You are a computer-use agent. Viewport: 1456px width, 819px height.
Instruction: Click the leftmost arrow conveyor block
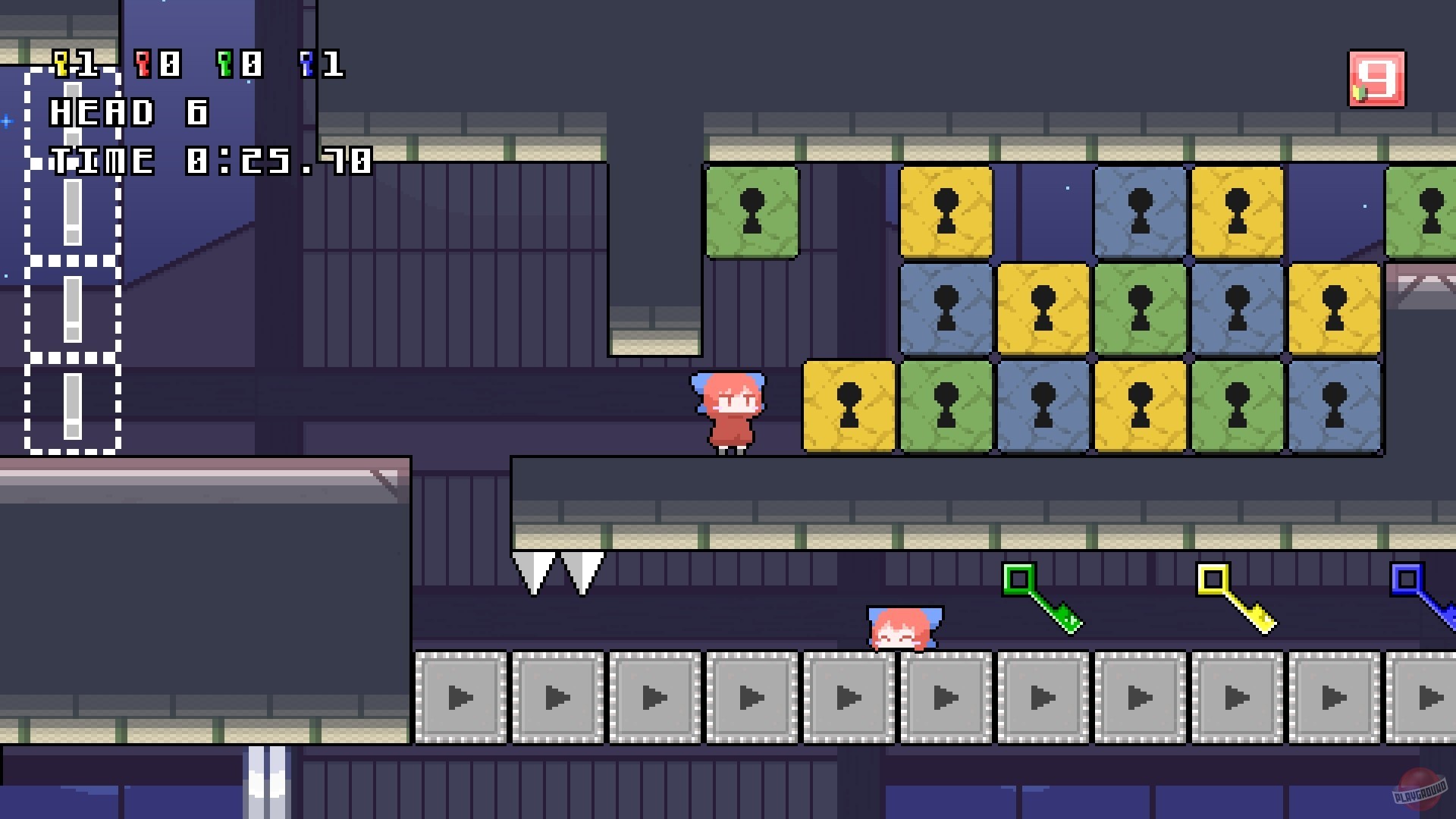461,698
